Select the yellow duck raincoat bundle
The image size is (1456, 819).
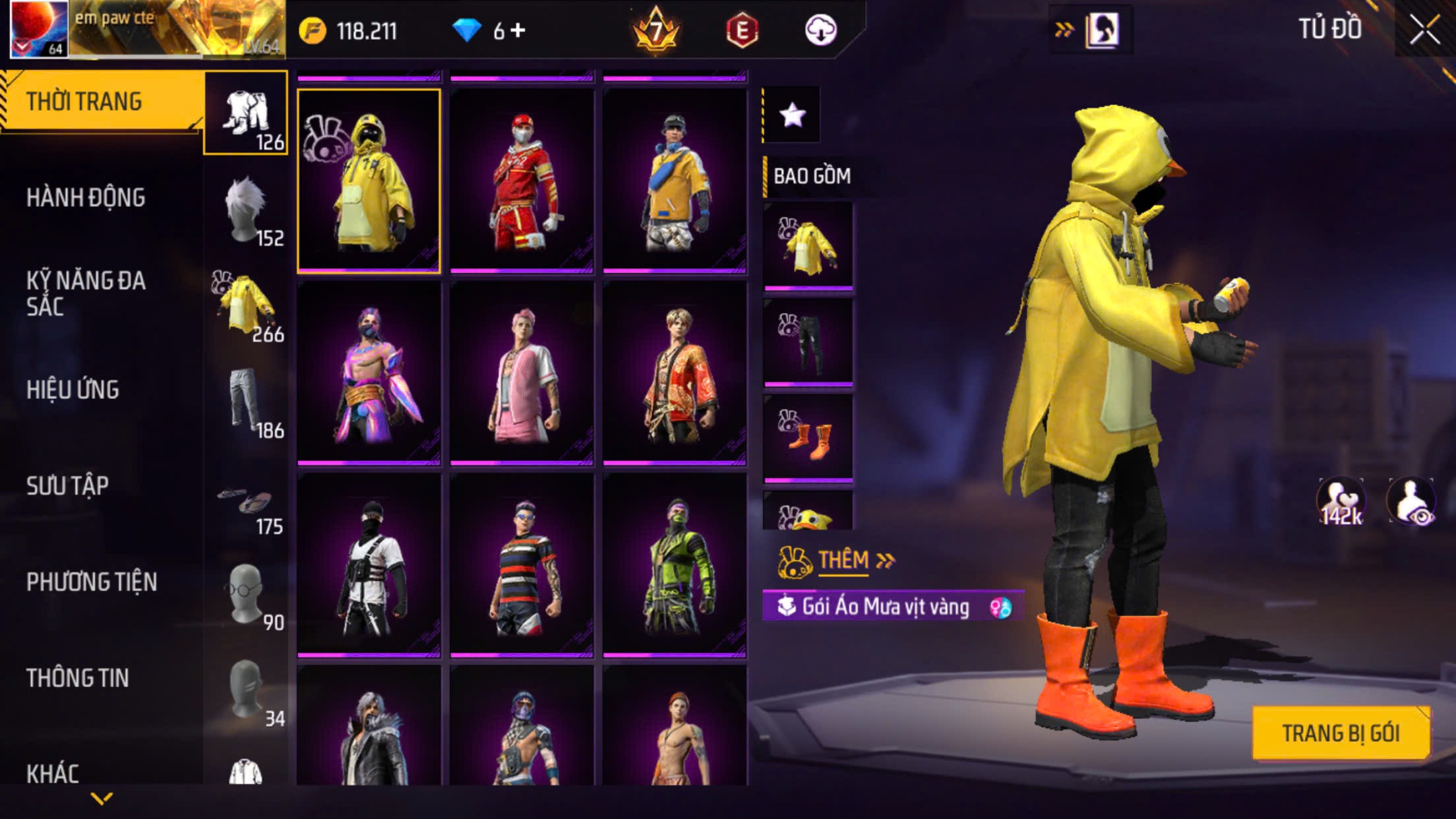click(x=369, y=181)
